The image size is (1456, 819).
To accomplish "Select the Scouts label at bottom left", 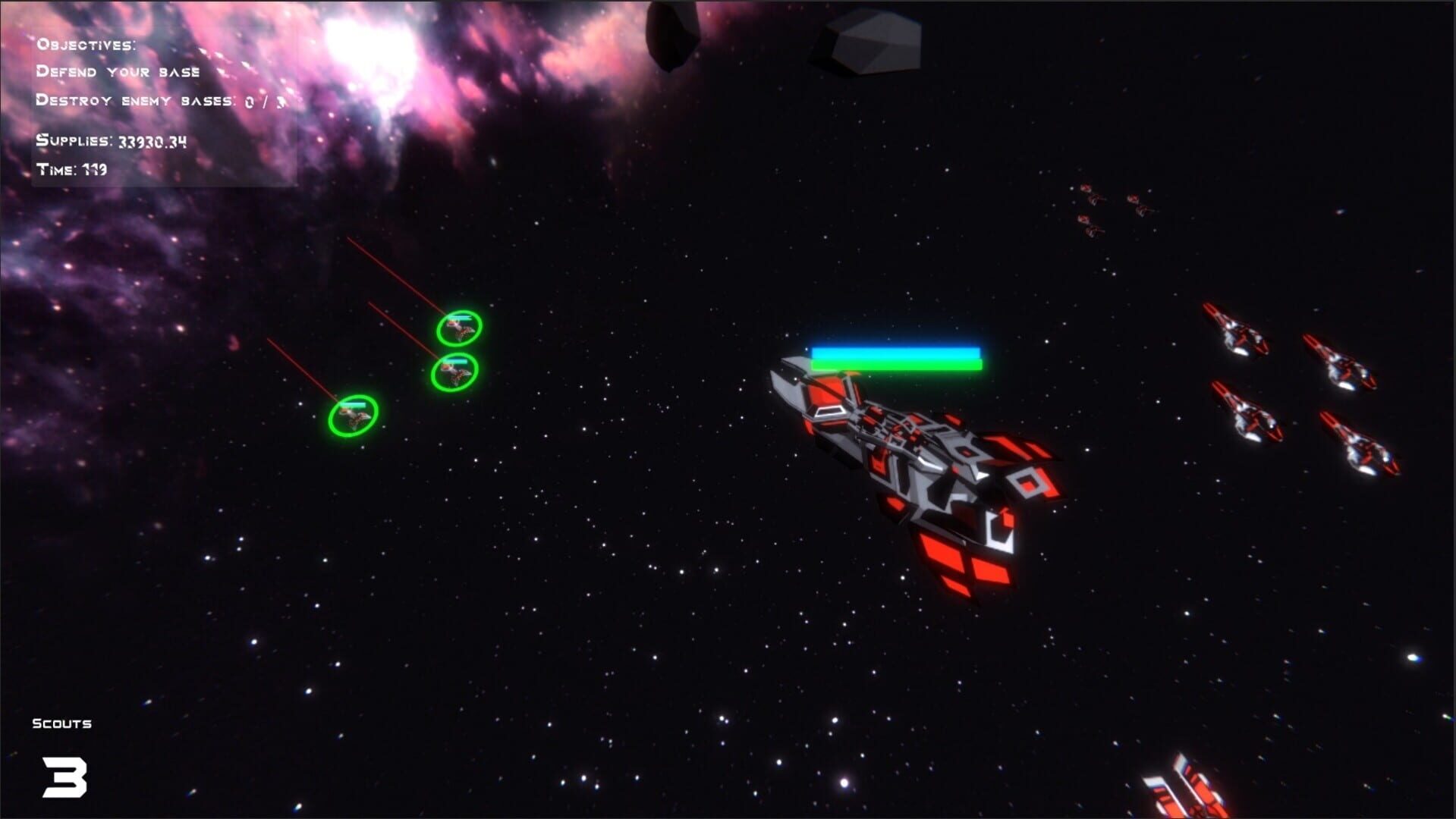I will 62,723.
